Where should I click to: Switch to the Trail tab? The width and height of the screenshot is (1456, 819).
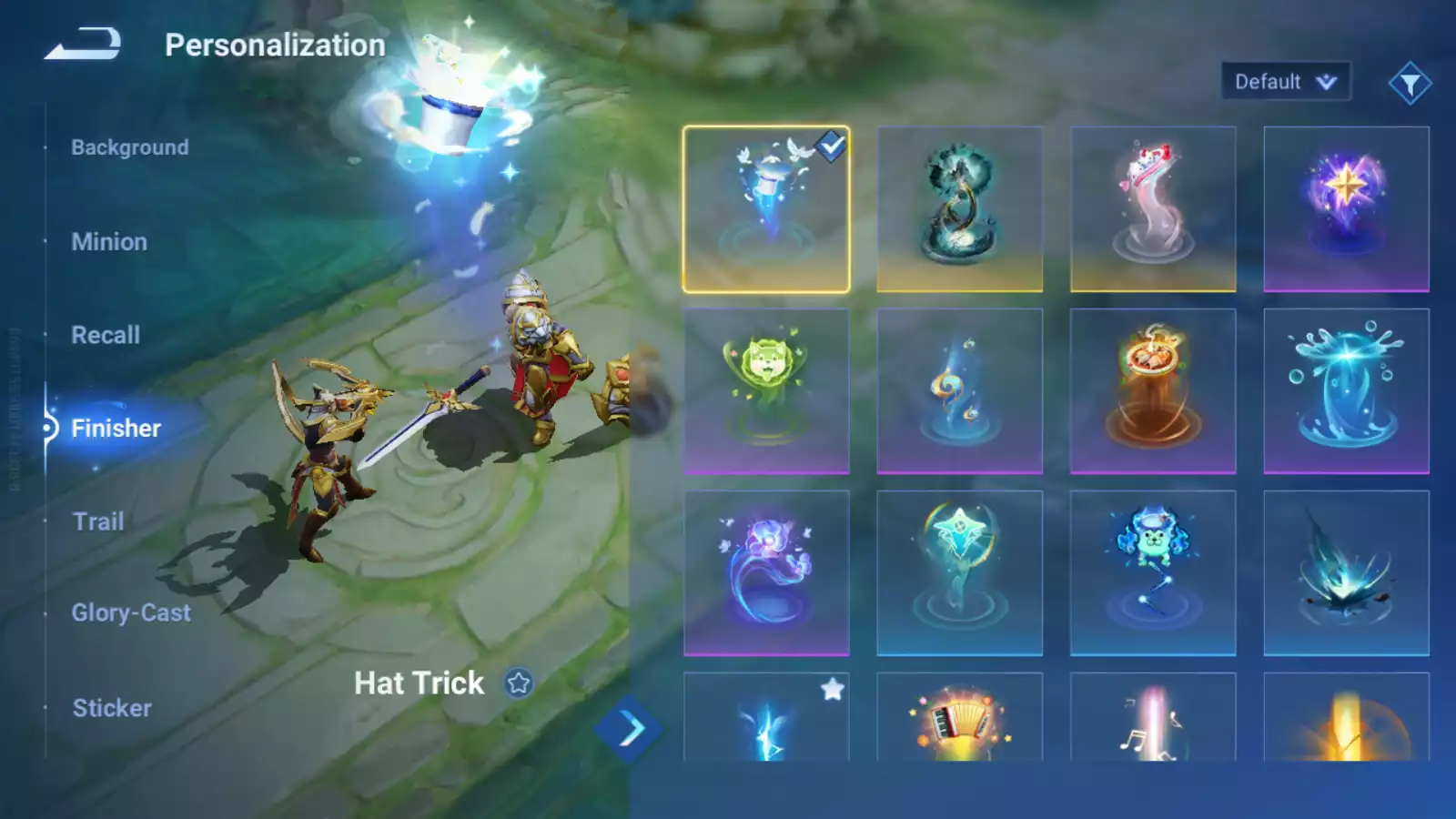[x=98, y=521]
